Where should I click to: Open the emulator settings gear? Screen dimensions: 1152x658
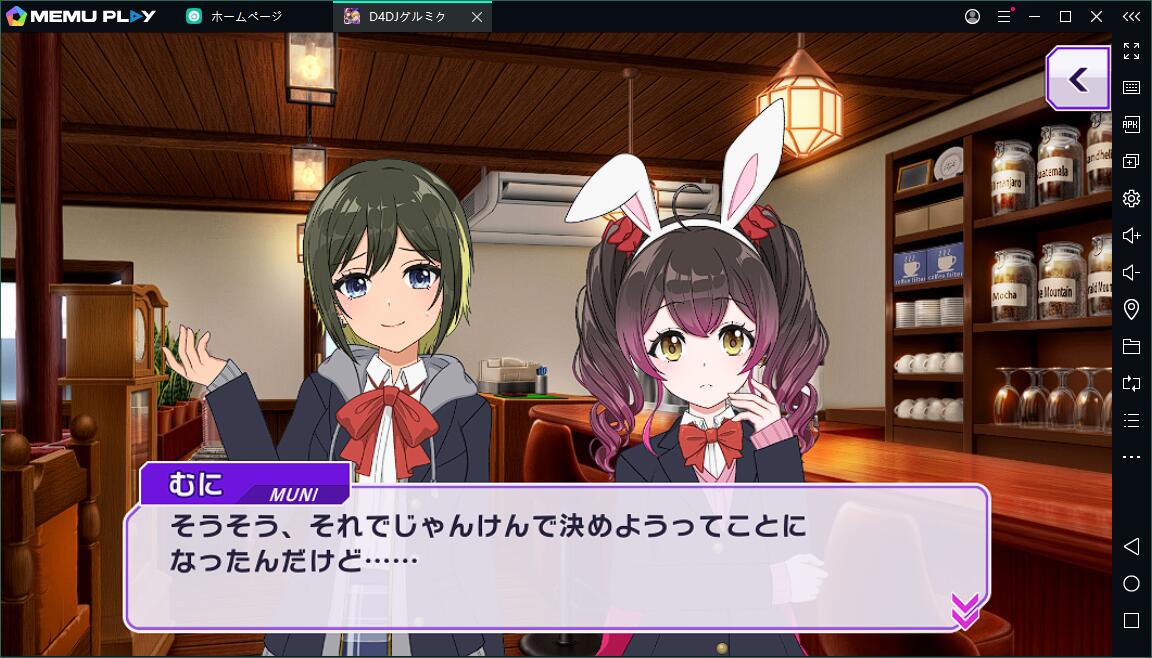(x=1131, y=198)
